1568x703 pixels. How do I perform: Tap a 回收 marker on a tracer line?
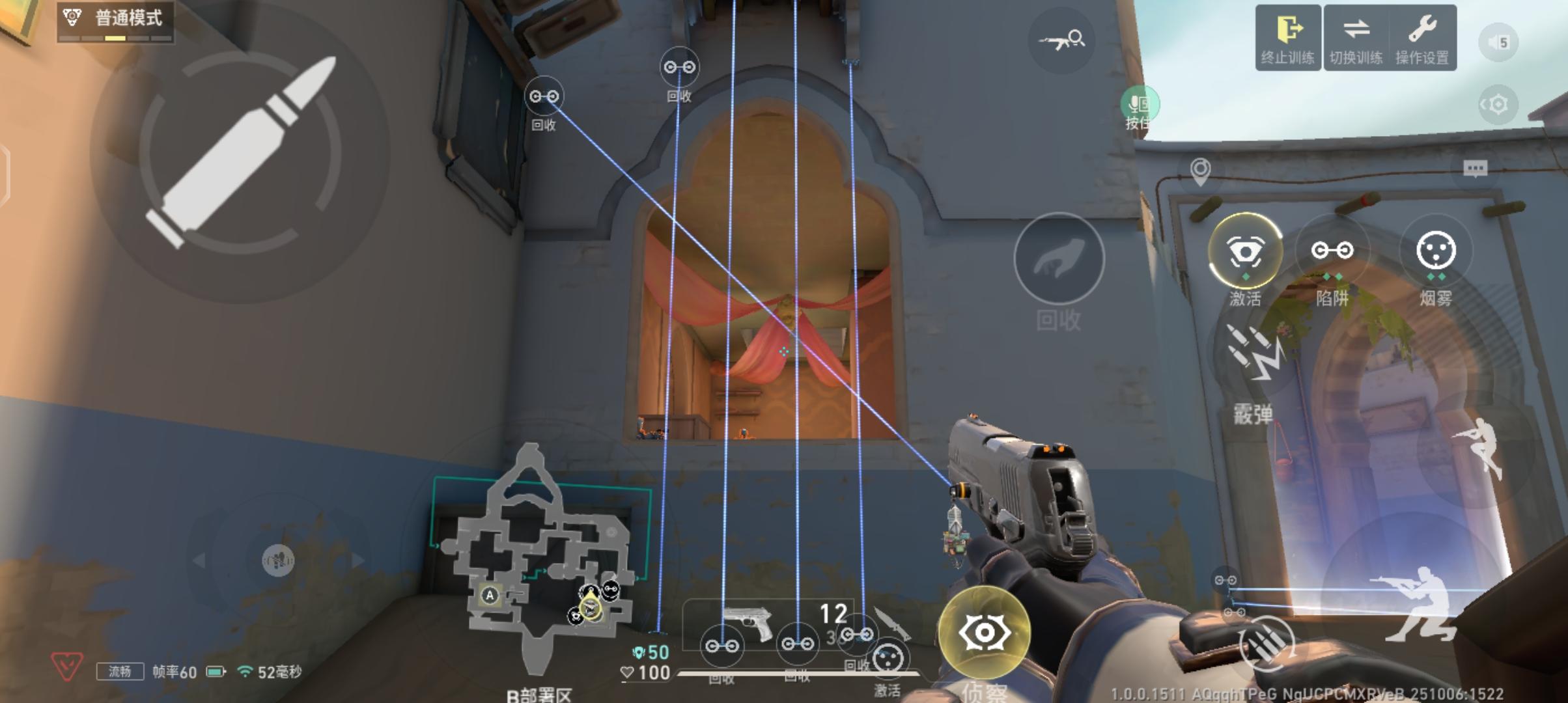[x=545, y=95]
